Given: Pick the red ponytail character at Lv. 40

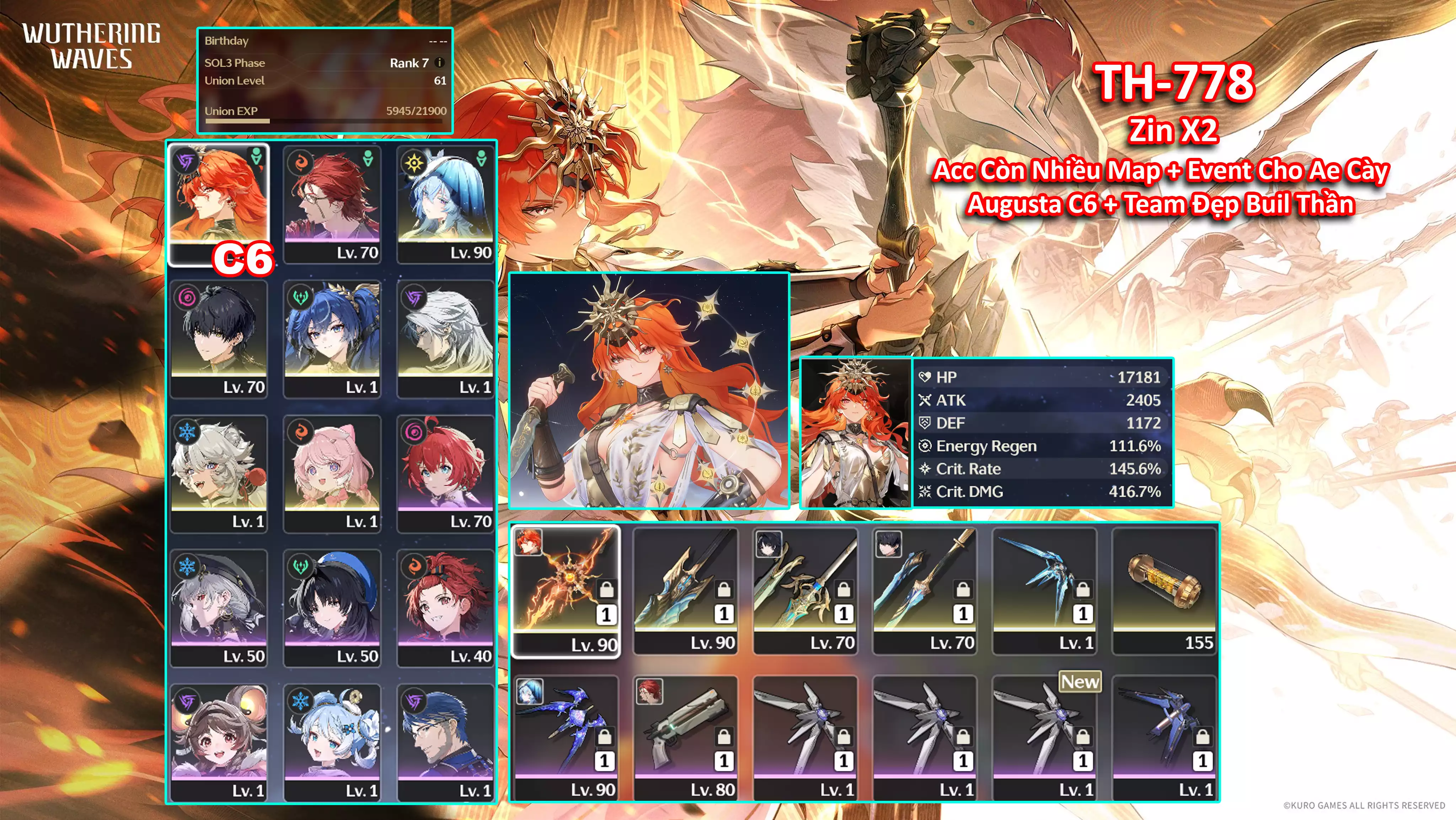Looking at the screenshot, I should tap(445, 607).
